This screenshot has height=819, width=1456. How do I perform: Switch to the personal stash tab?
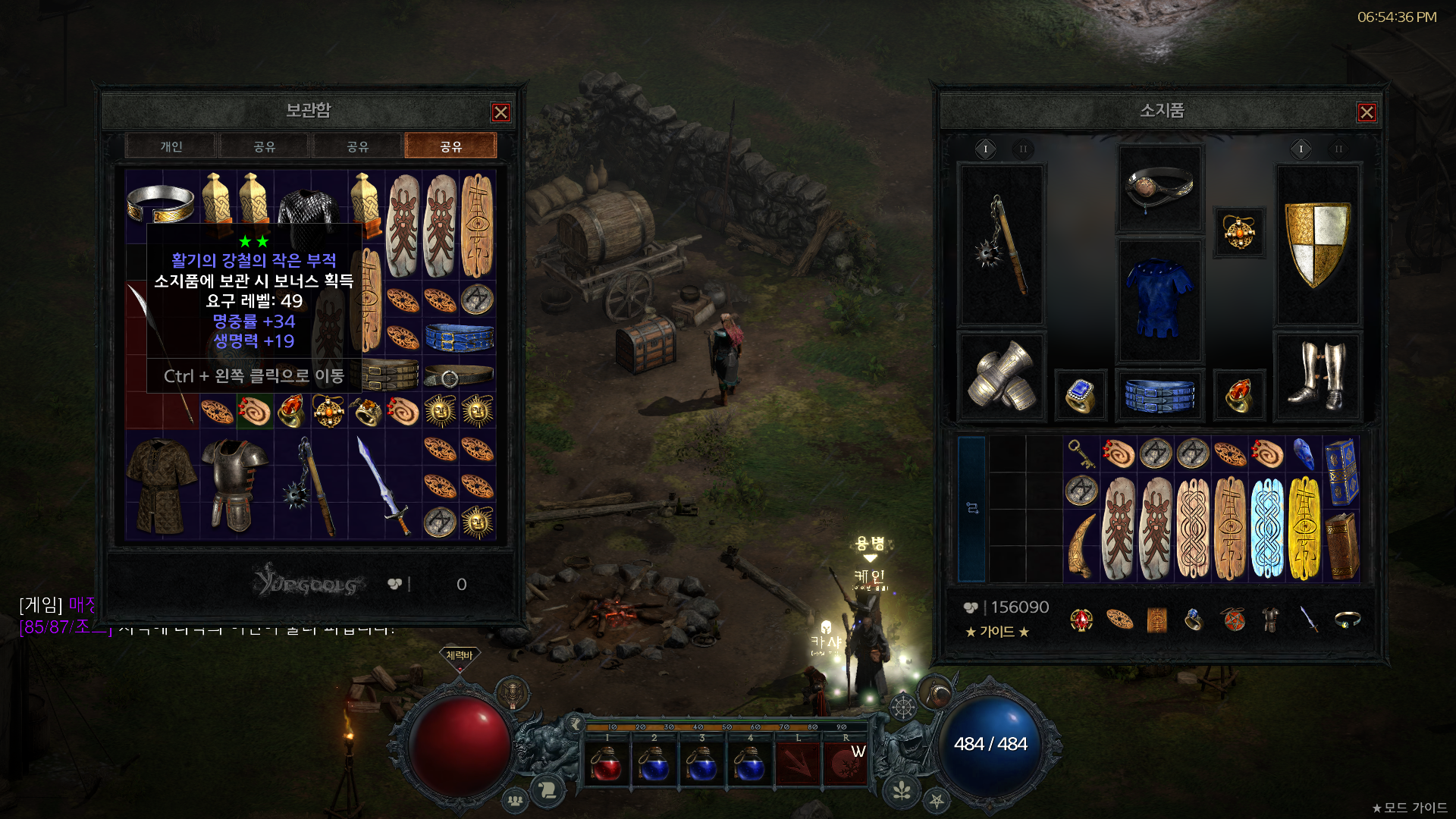pyautogui.click(x=171, y=146)
